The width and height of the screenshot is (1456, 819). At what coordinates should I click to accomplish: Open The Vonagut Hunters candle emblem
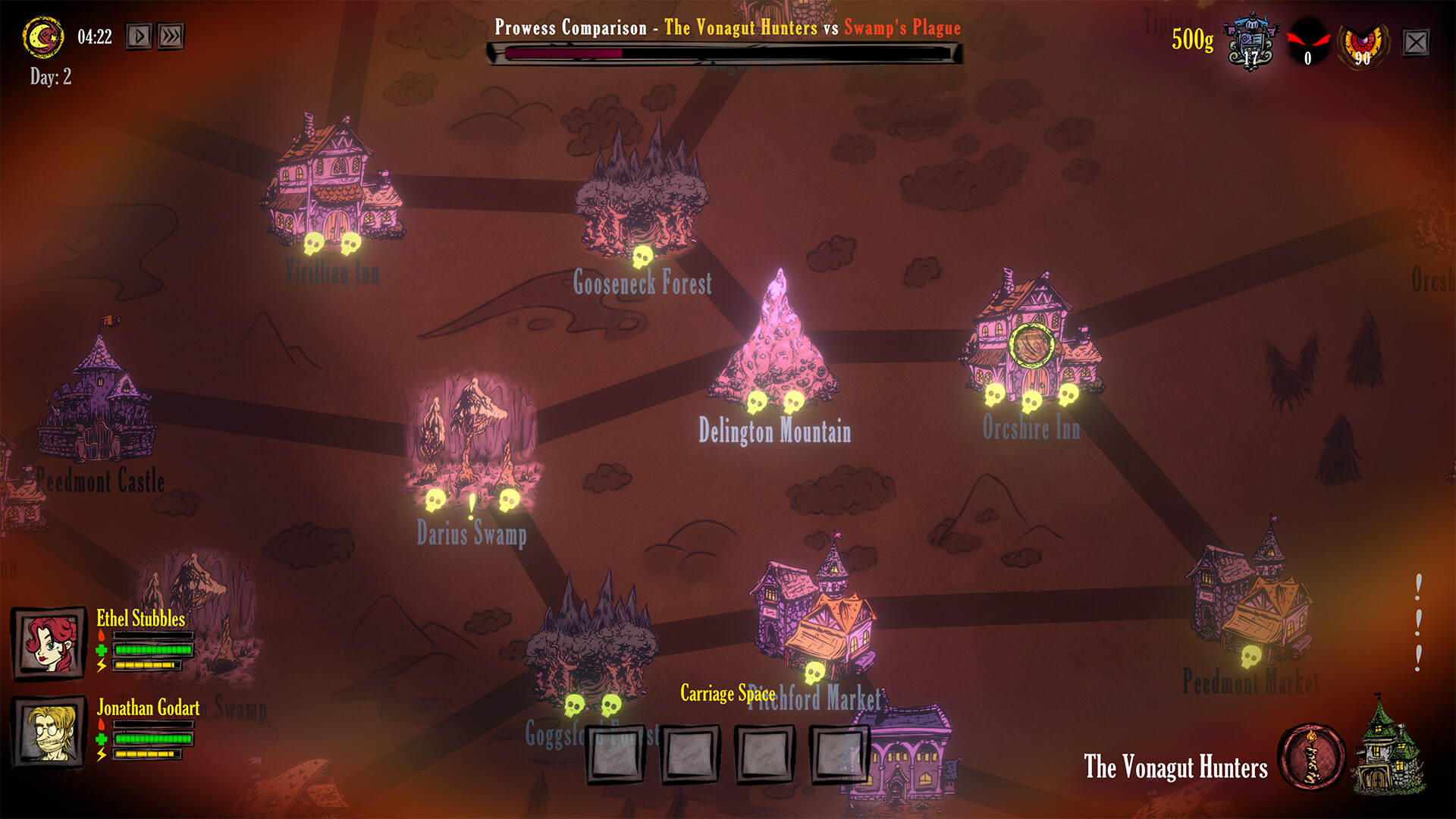pyautogui.click(x=1312, y=758)
